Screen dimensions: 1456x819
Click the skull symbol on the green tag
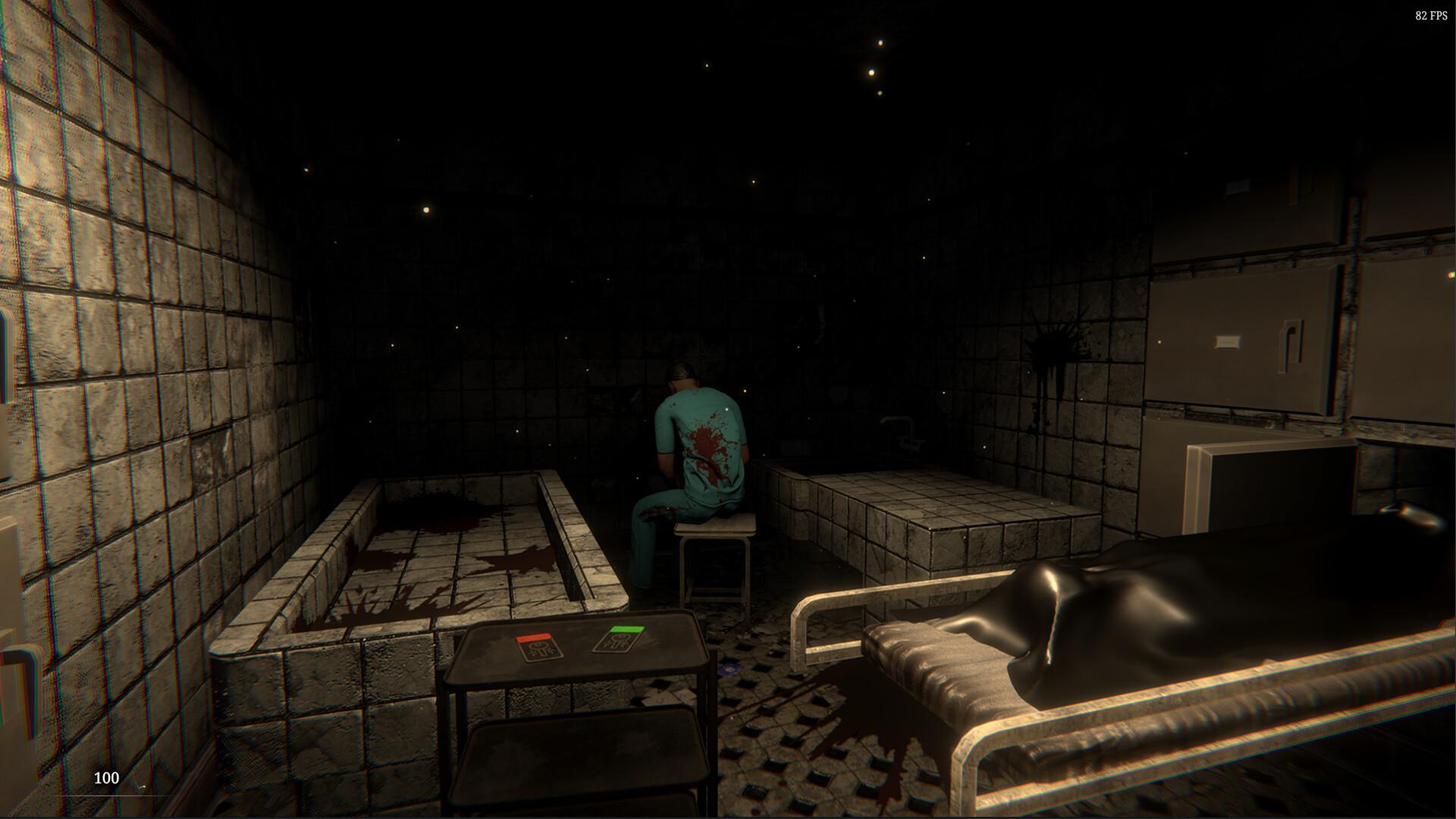point(620,641)
